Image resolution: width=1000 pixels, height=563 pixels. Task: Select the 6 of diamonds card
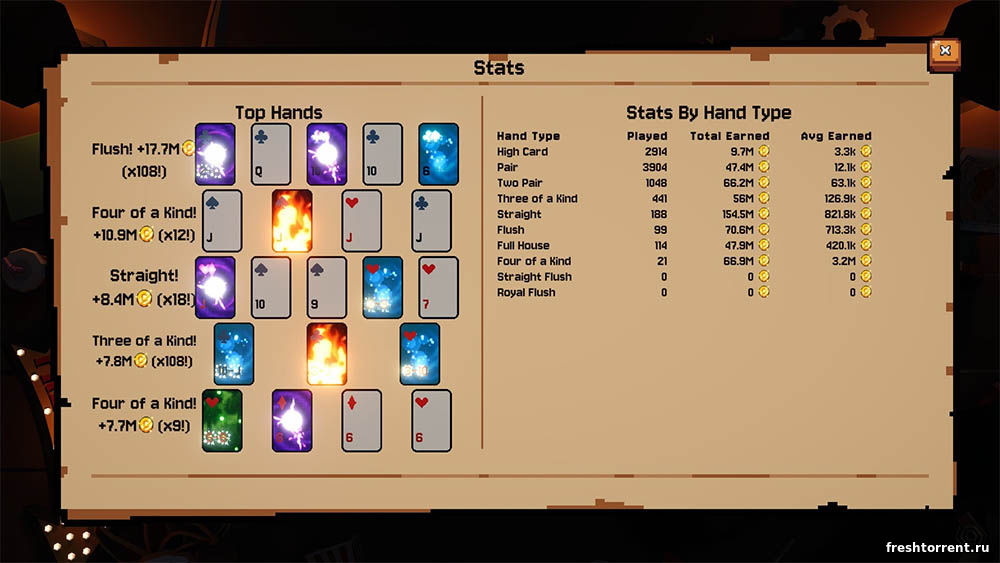click(362, 420)
